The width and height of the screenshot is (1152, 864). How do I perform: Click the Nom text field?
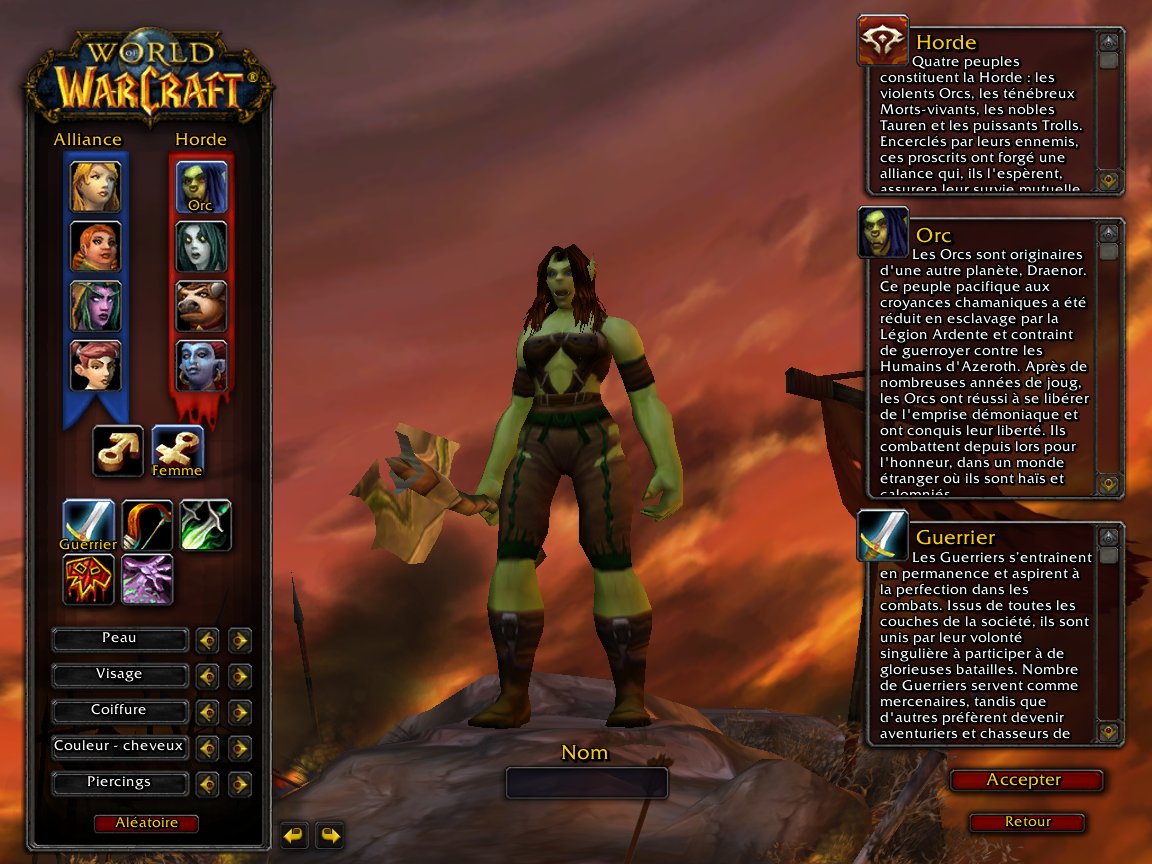[x=586, y=782]
